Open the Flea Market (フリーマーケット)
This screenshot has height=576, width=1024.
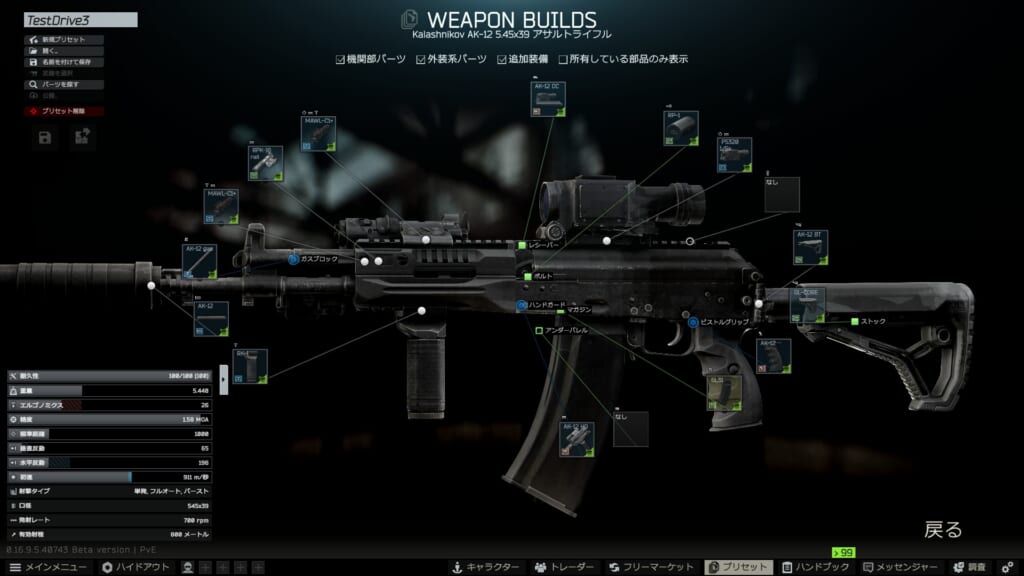pos(652,567)
